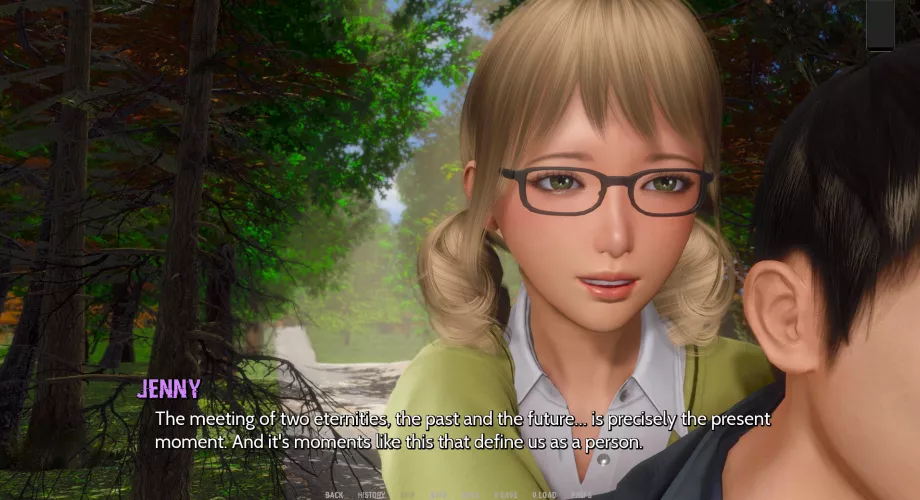Viewport: 920px width, 500px height.
Task: Open the phone icon in the corner
Action: [880, 24]
